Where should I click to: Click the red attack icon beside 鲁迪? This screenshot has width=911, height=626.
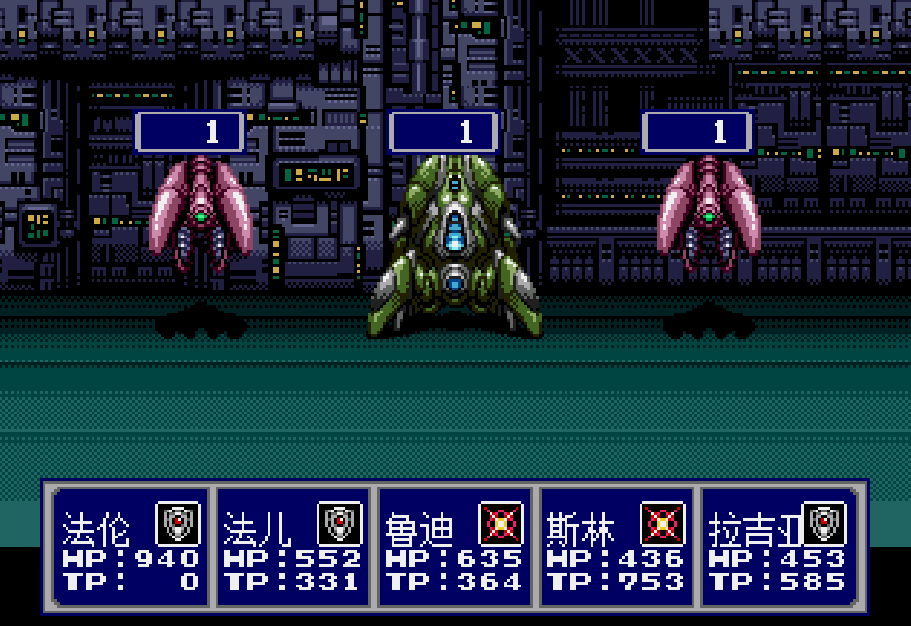click(x=501, y=523)
